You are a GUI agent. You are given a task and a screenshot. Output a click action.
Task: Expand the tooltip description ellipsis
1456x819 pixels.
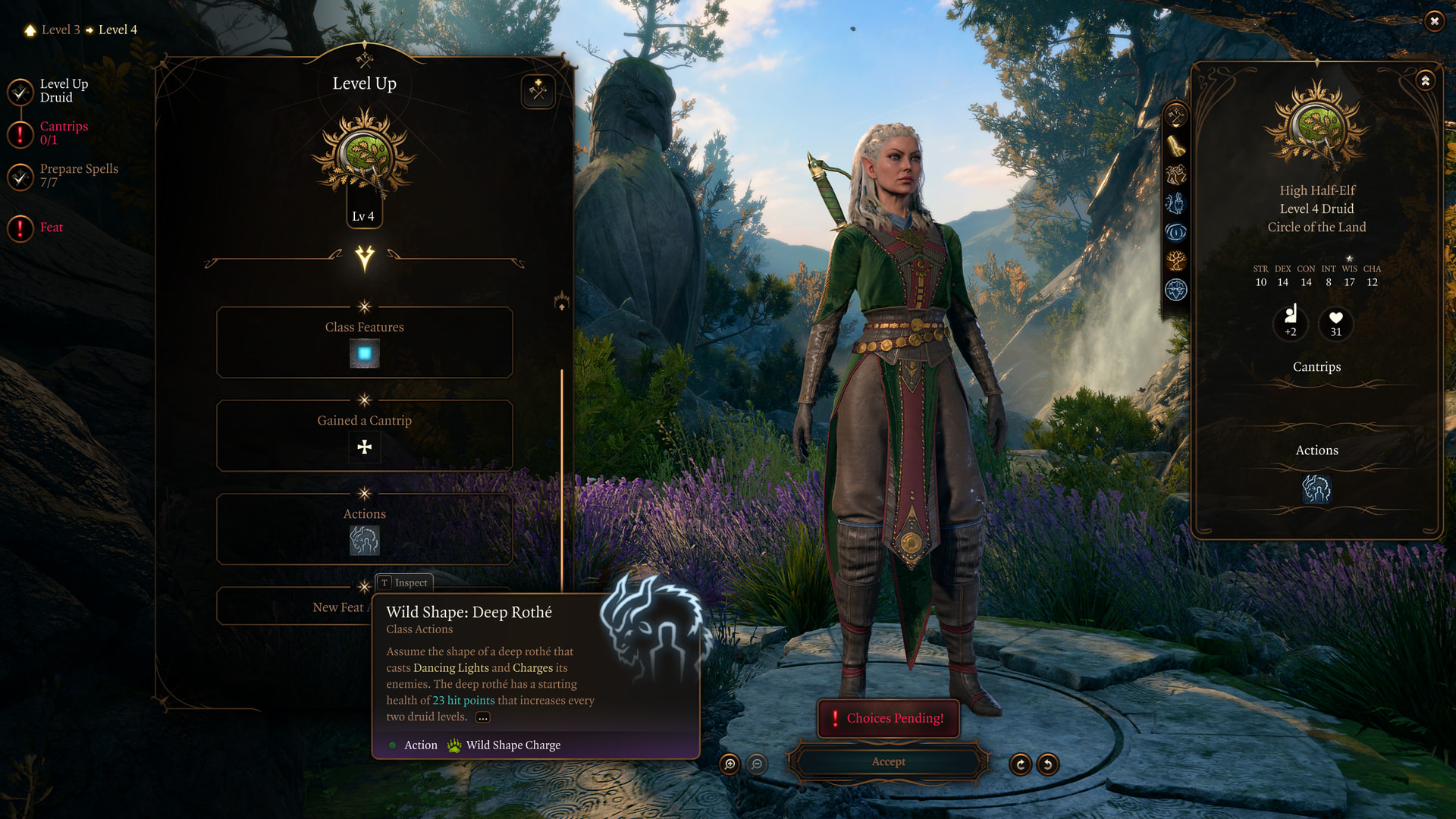point(483,717)
